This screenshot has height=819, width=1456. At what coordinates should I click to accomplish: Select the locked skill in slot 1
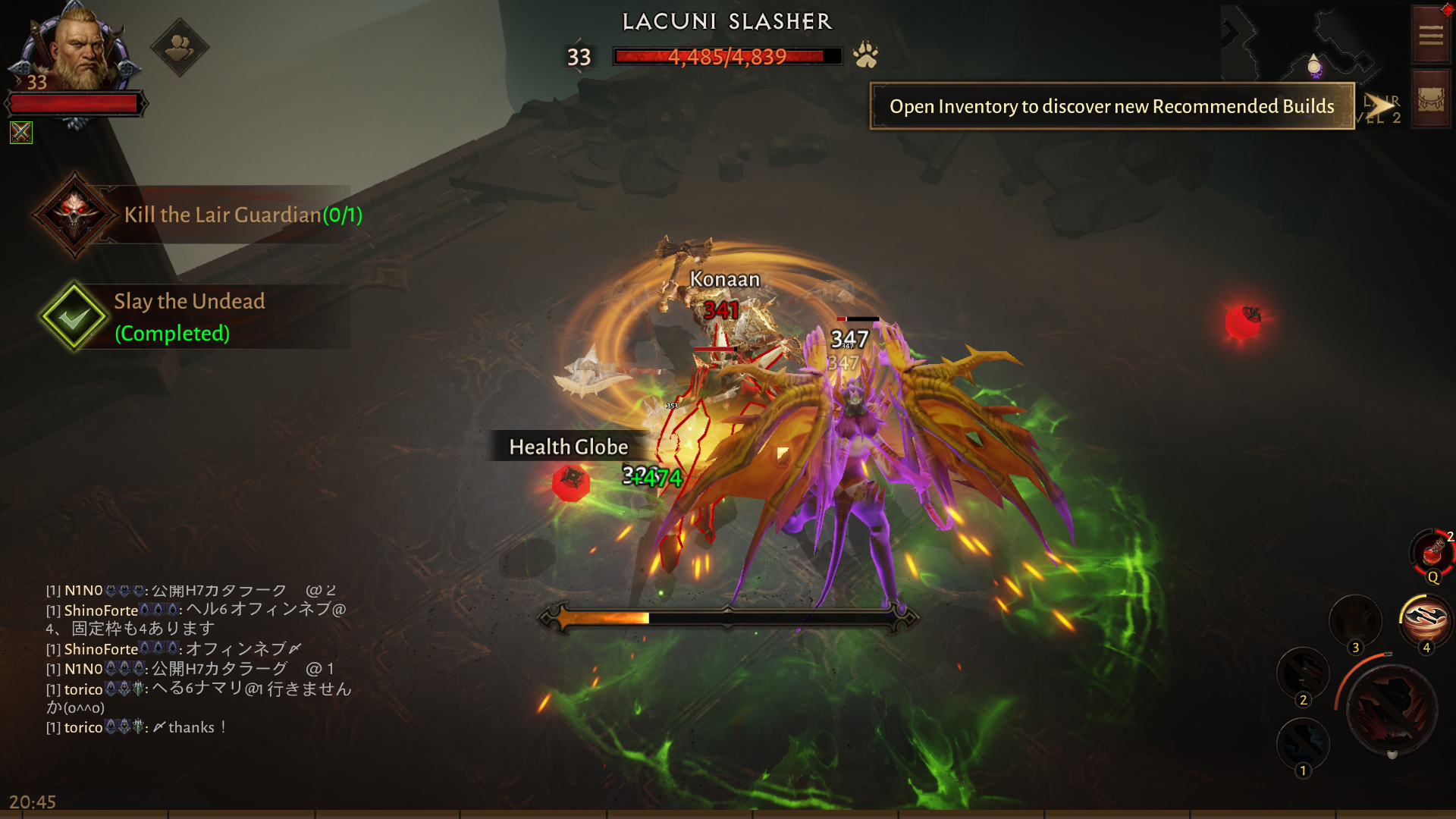tap(1303, 744)
